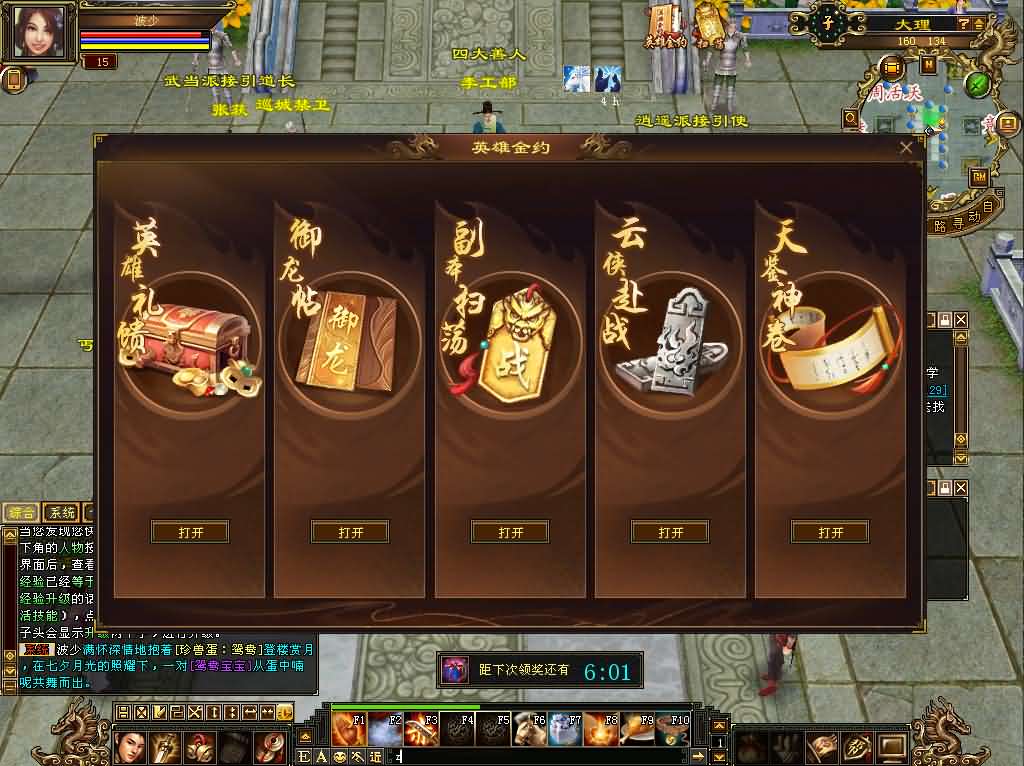Click the minimap's question mark help button
The image size is (1024, 766).
tap(962, 22)
